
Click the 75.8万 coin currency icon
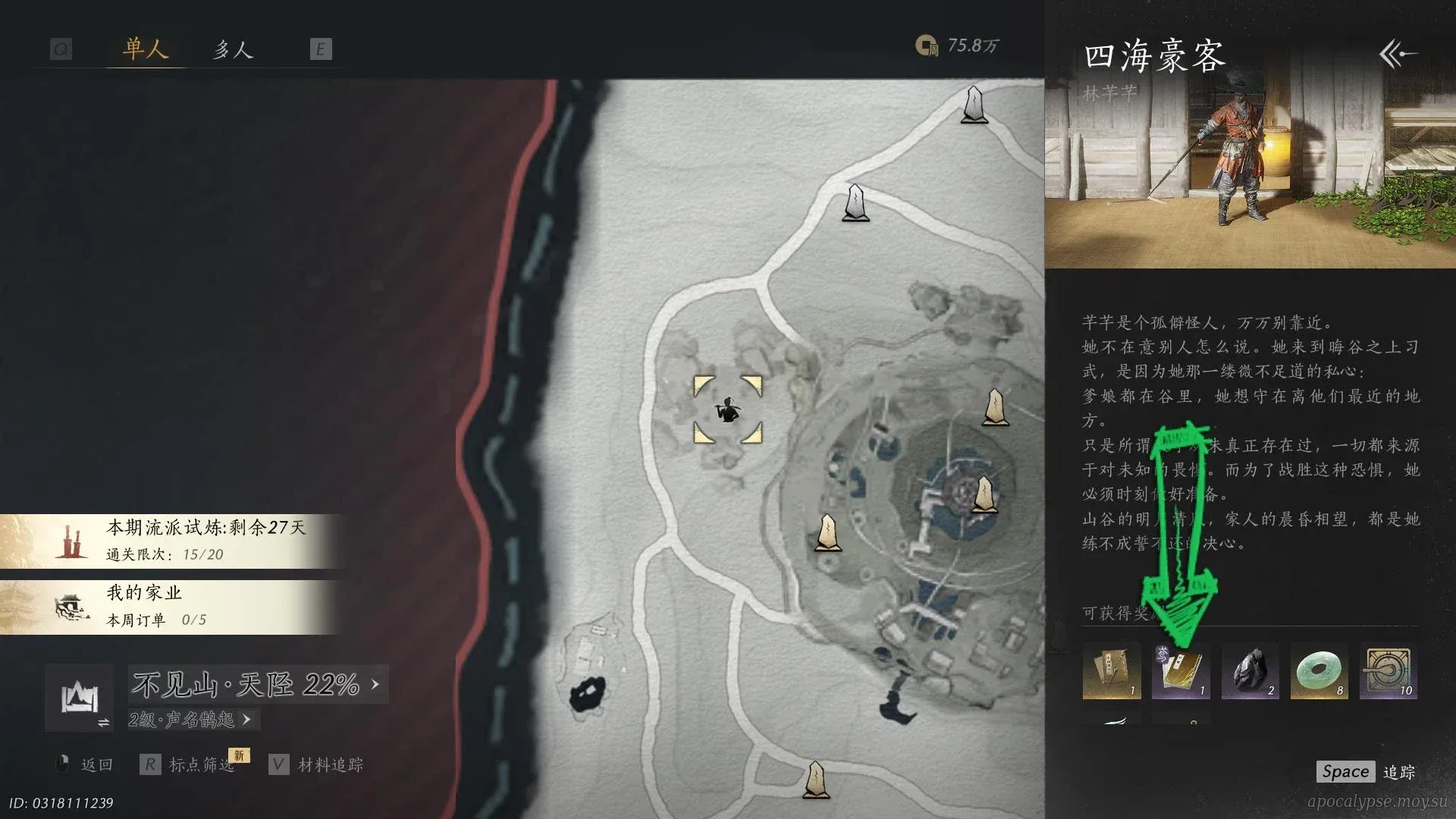click(926, 46)
